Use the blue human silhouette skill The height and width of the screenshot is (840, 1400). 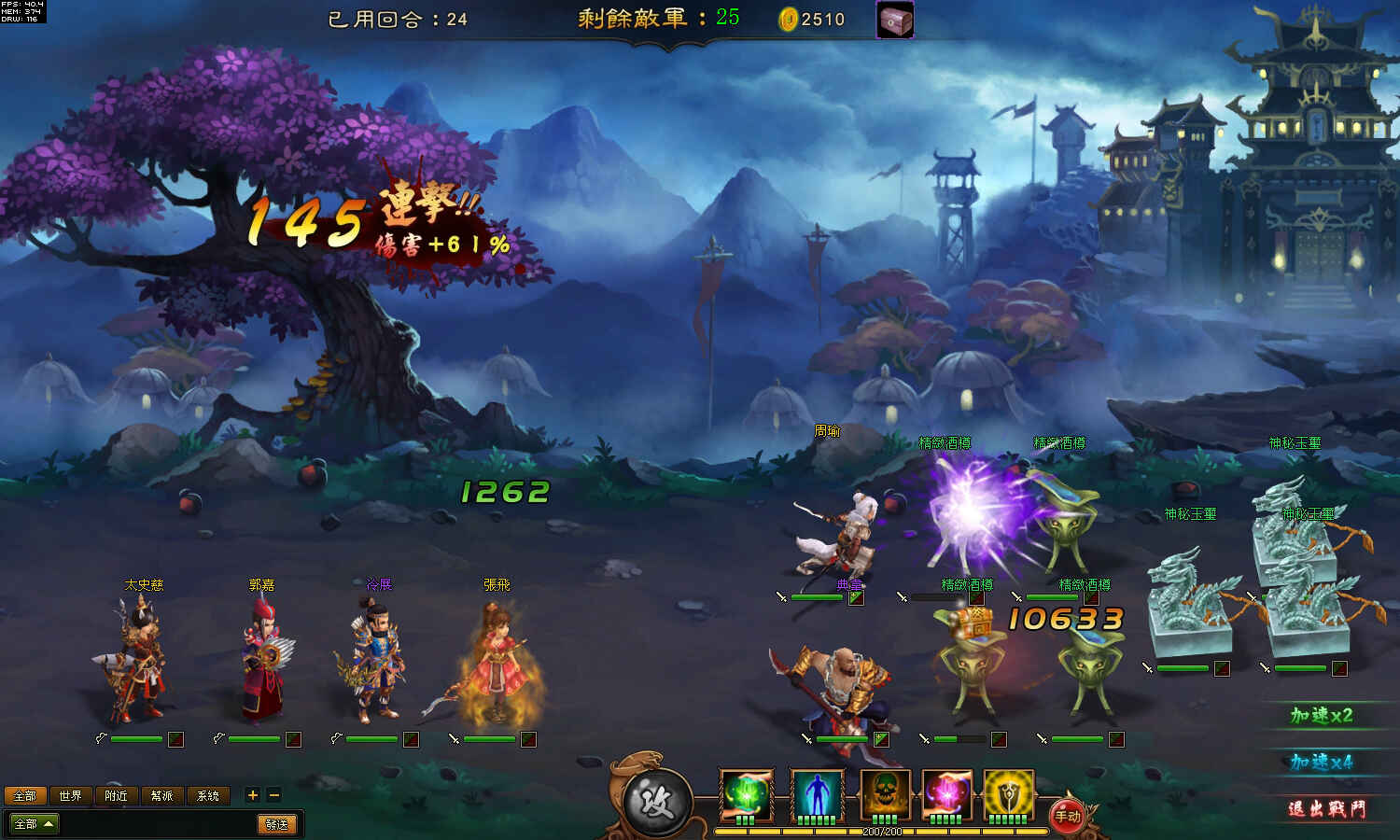coord(817,794)
